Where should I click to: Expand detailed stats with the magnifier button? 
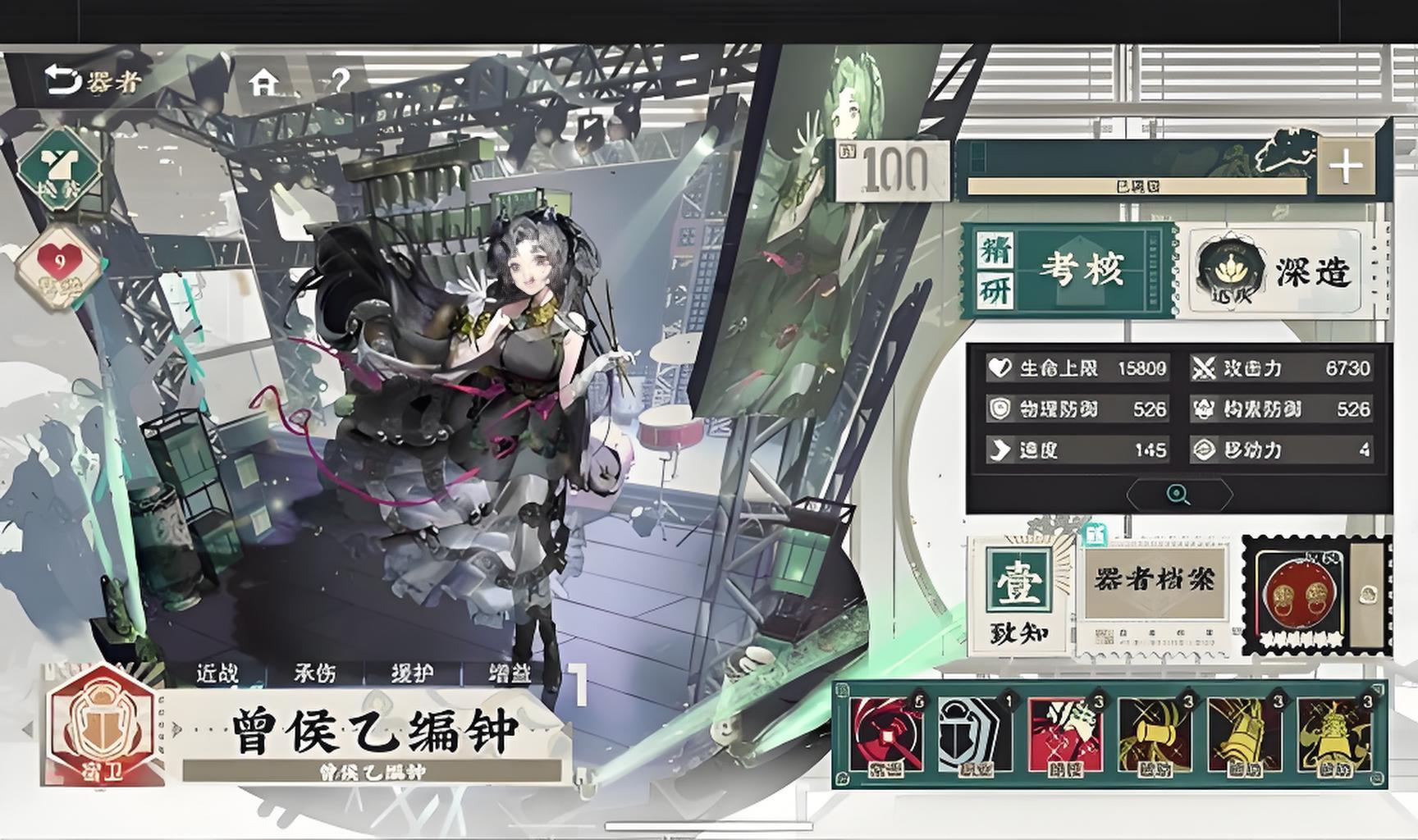pos(1178,495)
